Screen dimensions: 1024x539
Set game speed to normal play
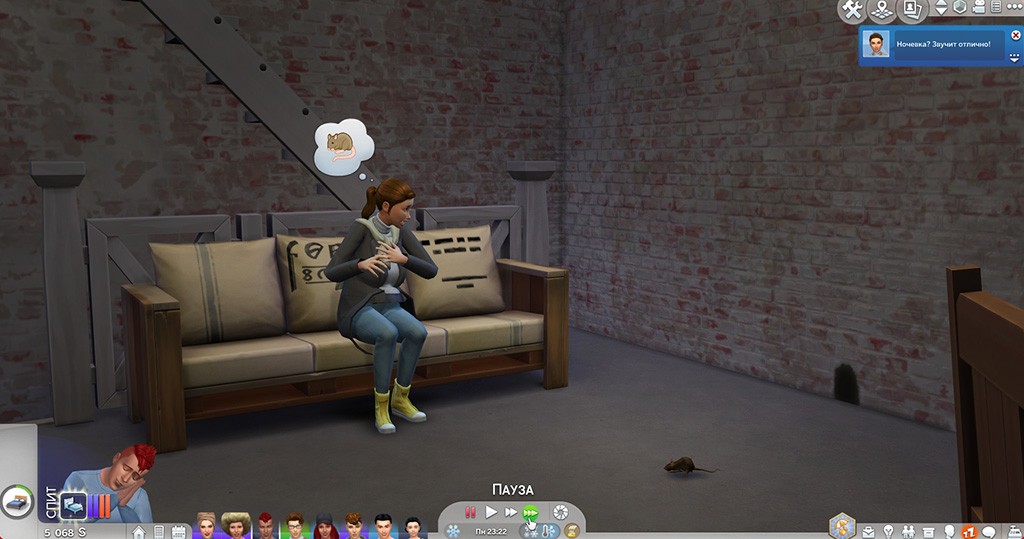click(491, 512)
